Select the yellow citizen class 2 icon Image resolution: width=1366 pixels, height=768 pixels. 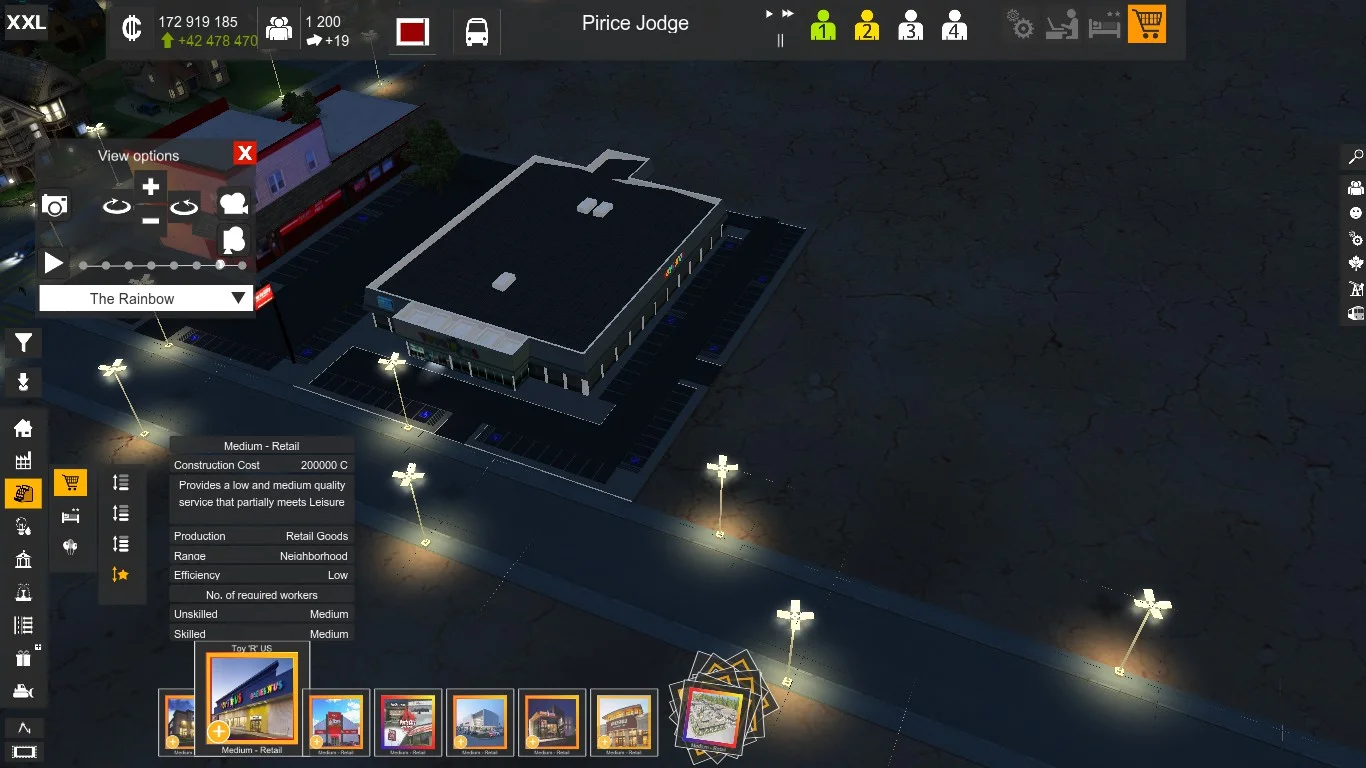(x=866, y=25)
